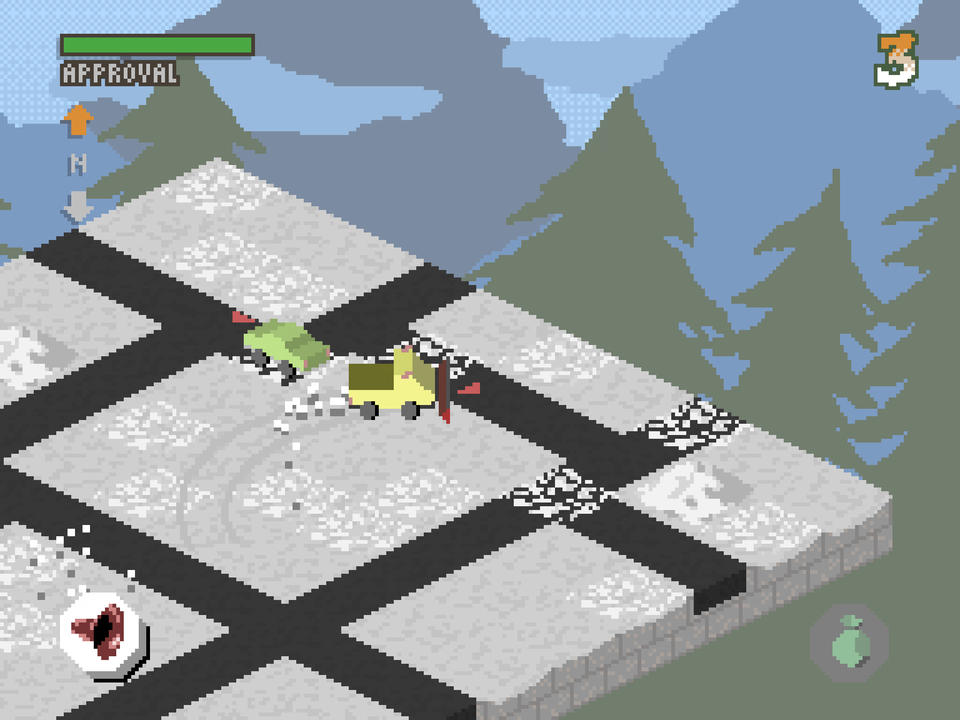Shift into forward with the orange up arrow
Viewport: 960px width, 720px height.
click(77, 122)
